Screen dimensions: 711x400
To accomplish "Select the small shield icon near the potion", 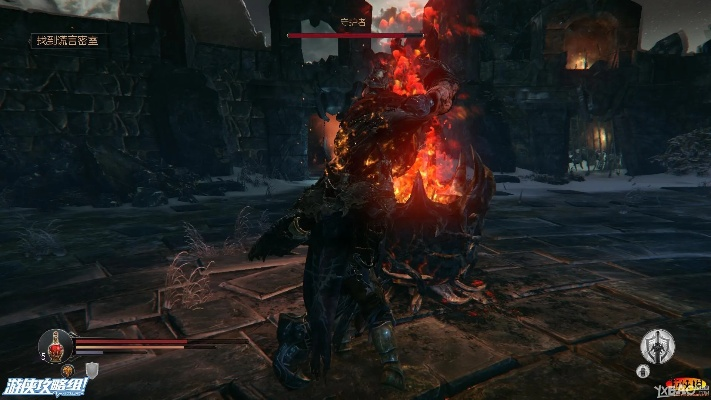I will [x=91, y=371].
